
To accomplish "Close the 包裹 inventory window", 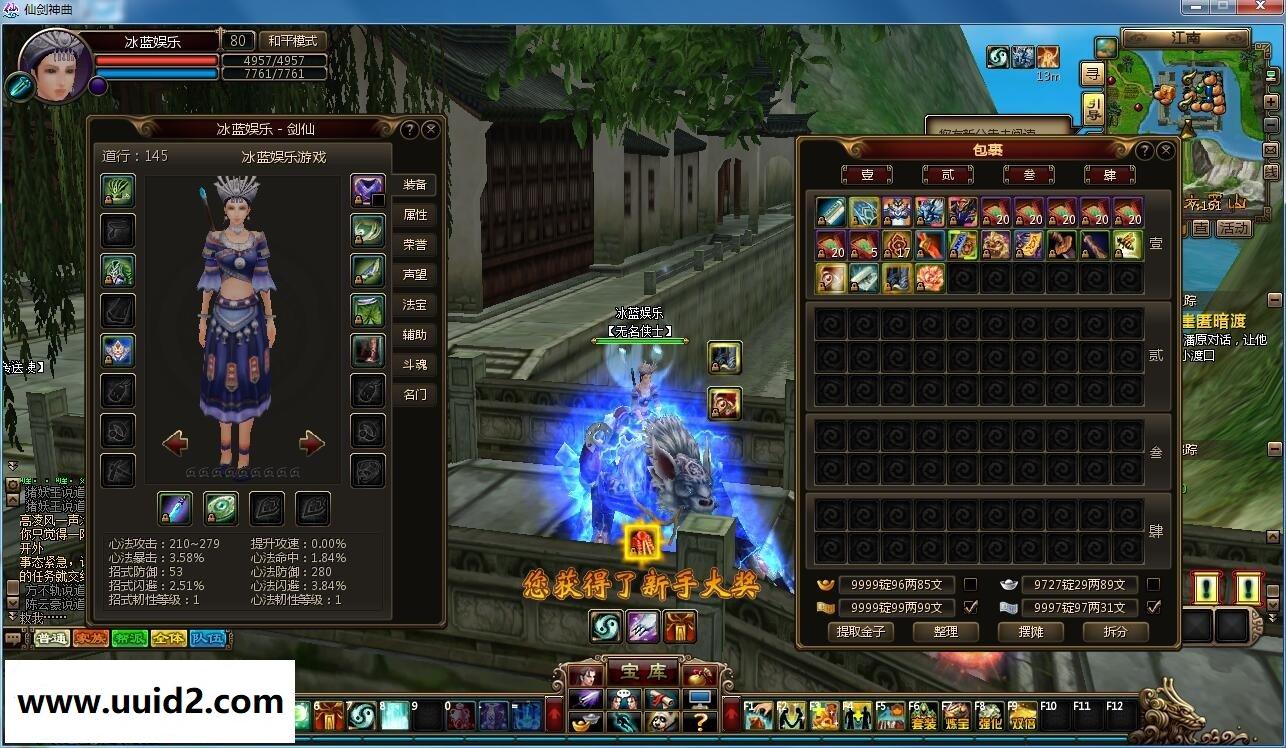I will tap(1165, 150).
